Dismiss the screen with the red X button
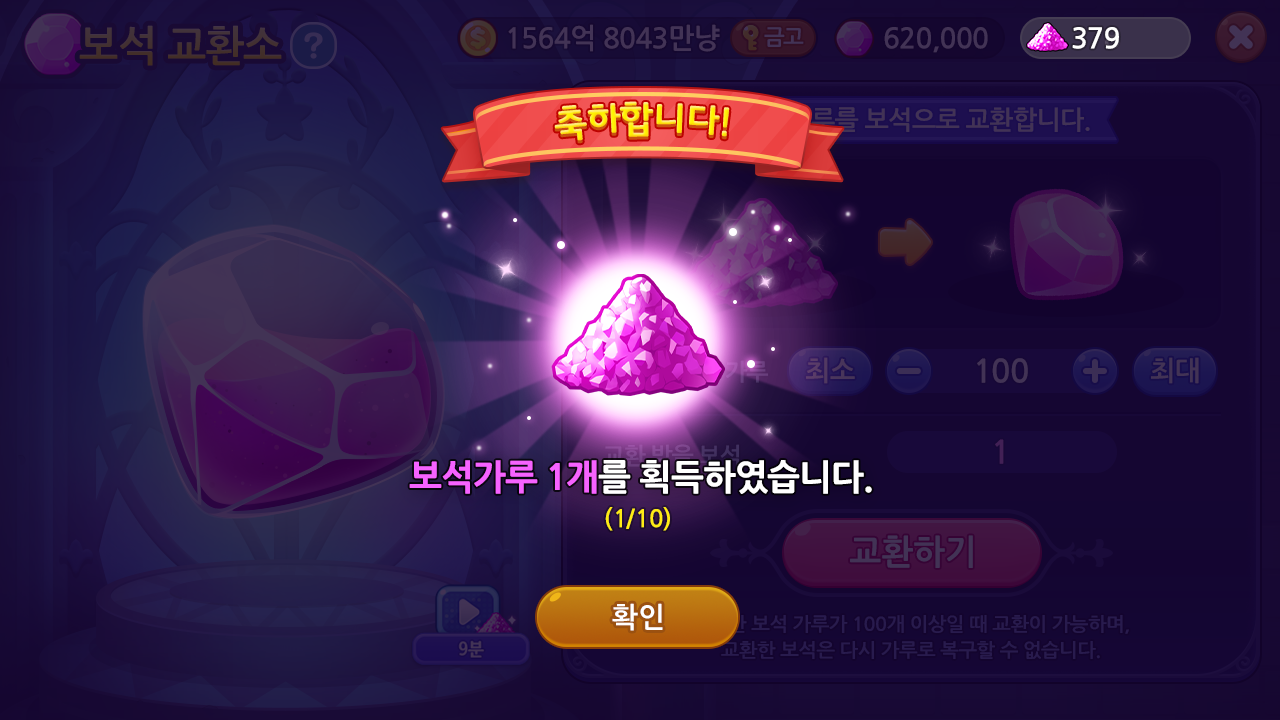1280x720 pixels. pyautogui.click(x=1243, y=38)
